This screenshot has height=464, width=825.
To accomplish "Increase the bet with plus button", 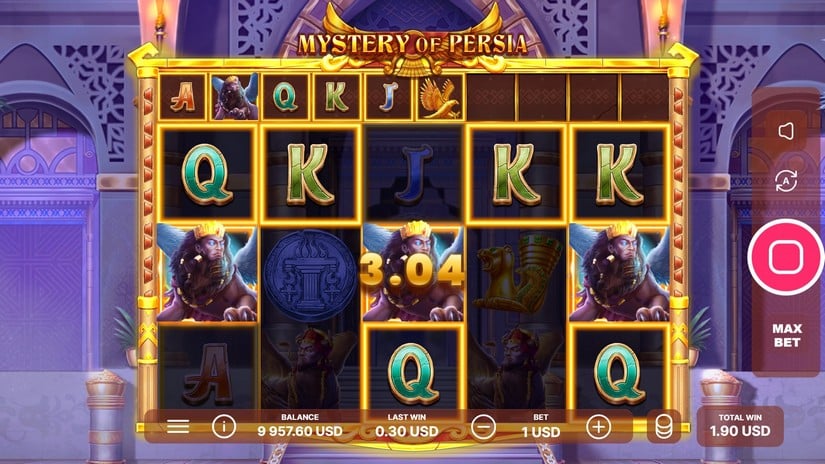I will pyautogui.click(x=598, y=427).
